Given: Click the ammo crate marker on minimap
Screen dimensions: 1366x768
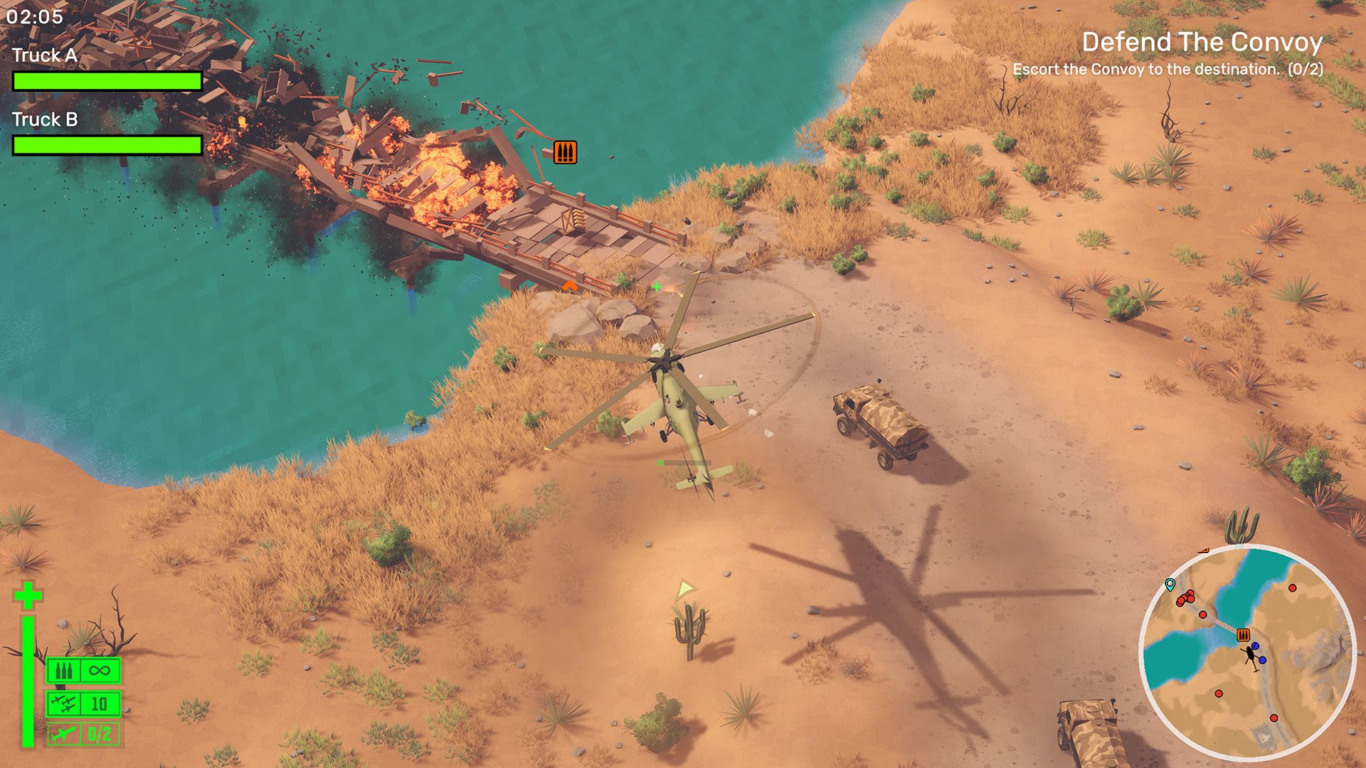Looking at the screenshot, I should [x=1244, y=635].
